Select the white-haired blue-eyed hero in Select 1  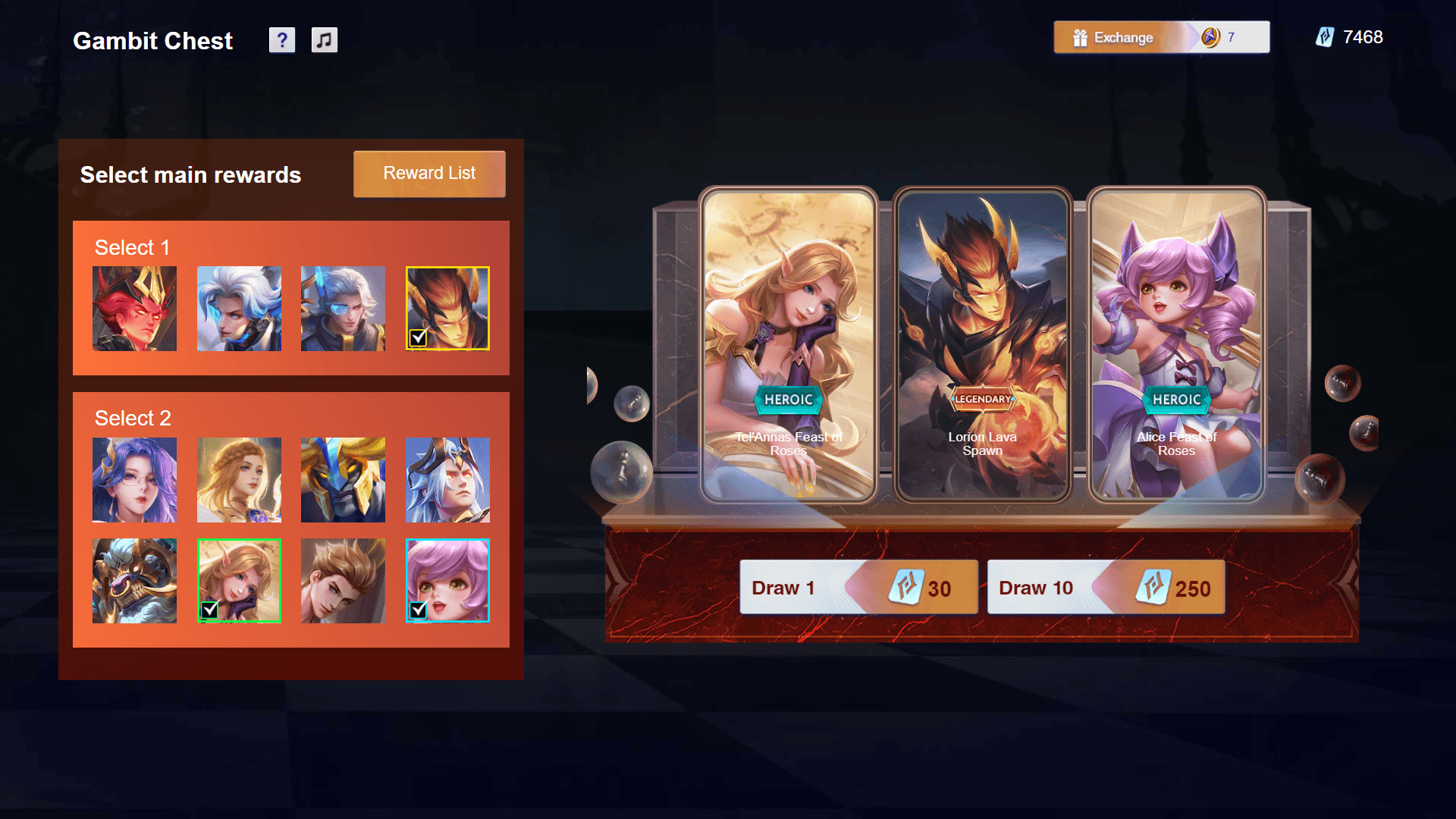pos(239,308)
